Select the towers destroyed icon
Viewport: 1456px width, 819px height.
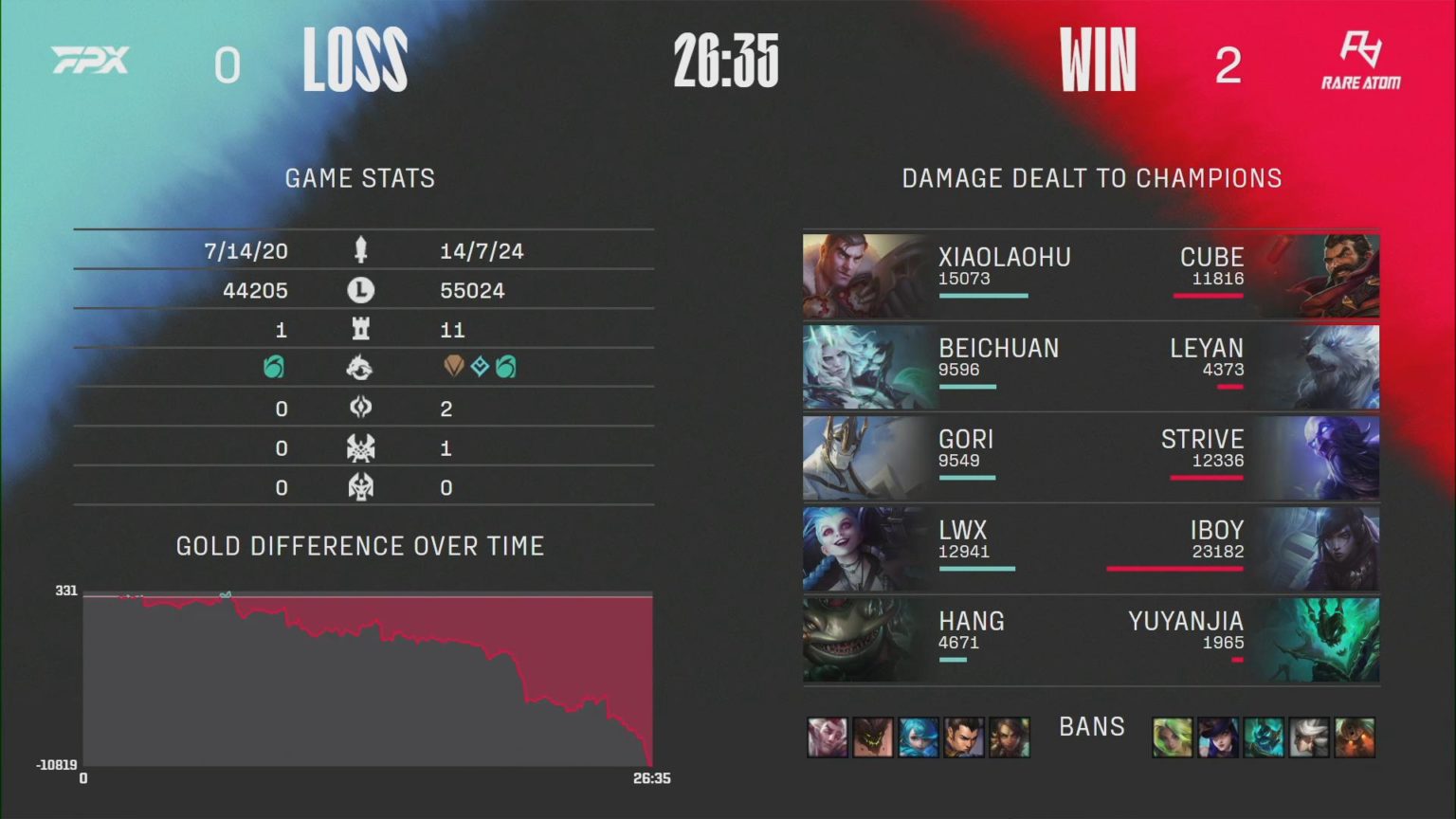[360, 330]
